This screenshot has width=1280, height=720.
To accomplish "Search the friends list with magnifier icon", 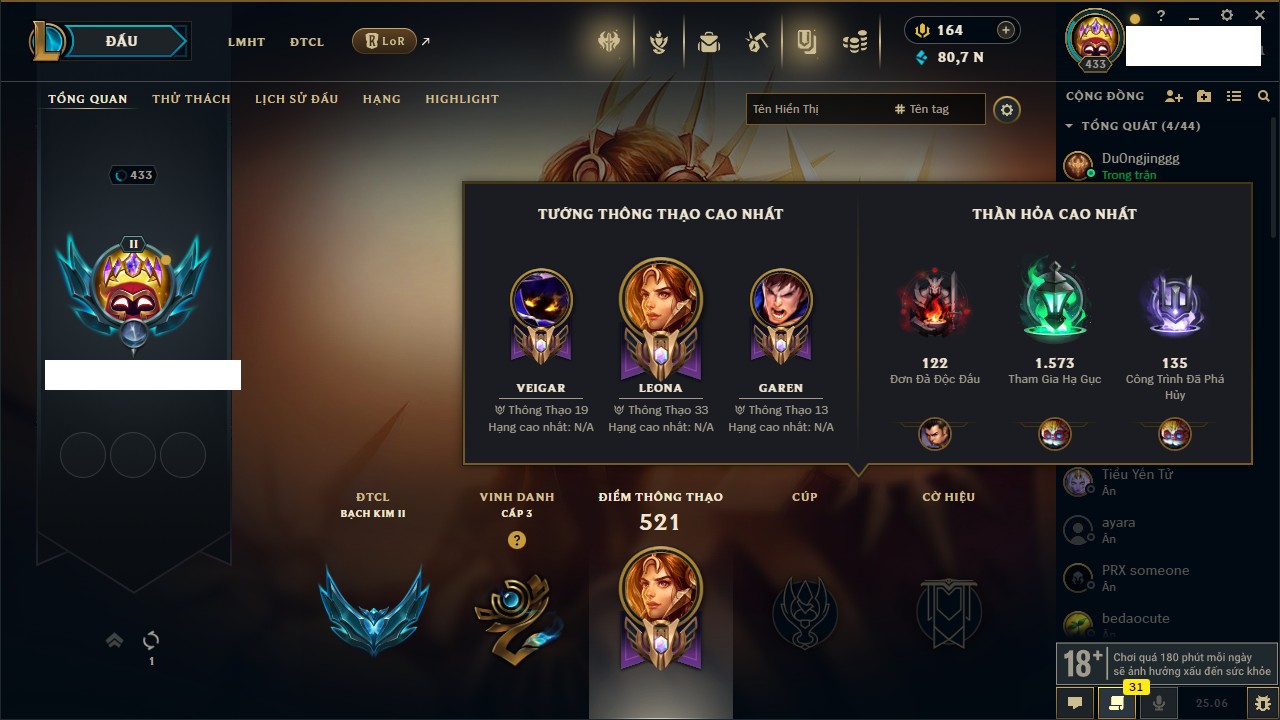I will pos(1264,96).
